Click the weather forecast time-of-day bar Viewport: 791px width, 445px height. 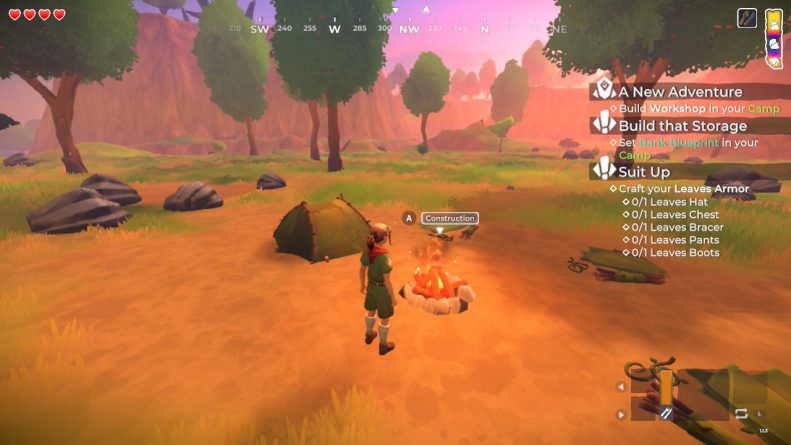[x=773, y=37]
